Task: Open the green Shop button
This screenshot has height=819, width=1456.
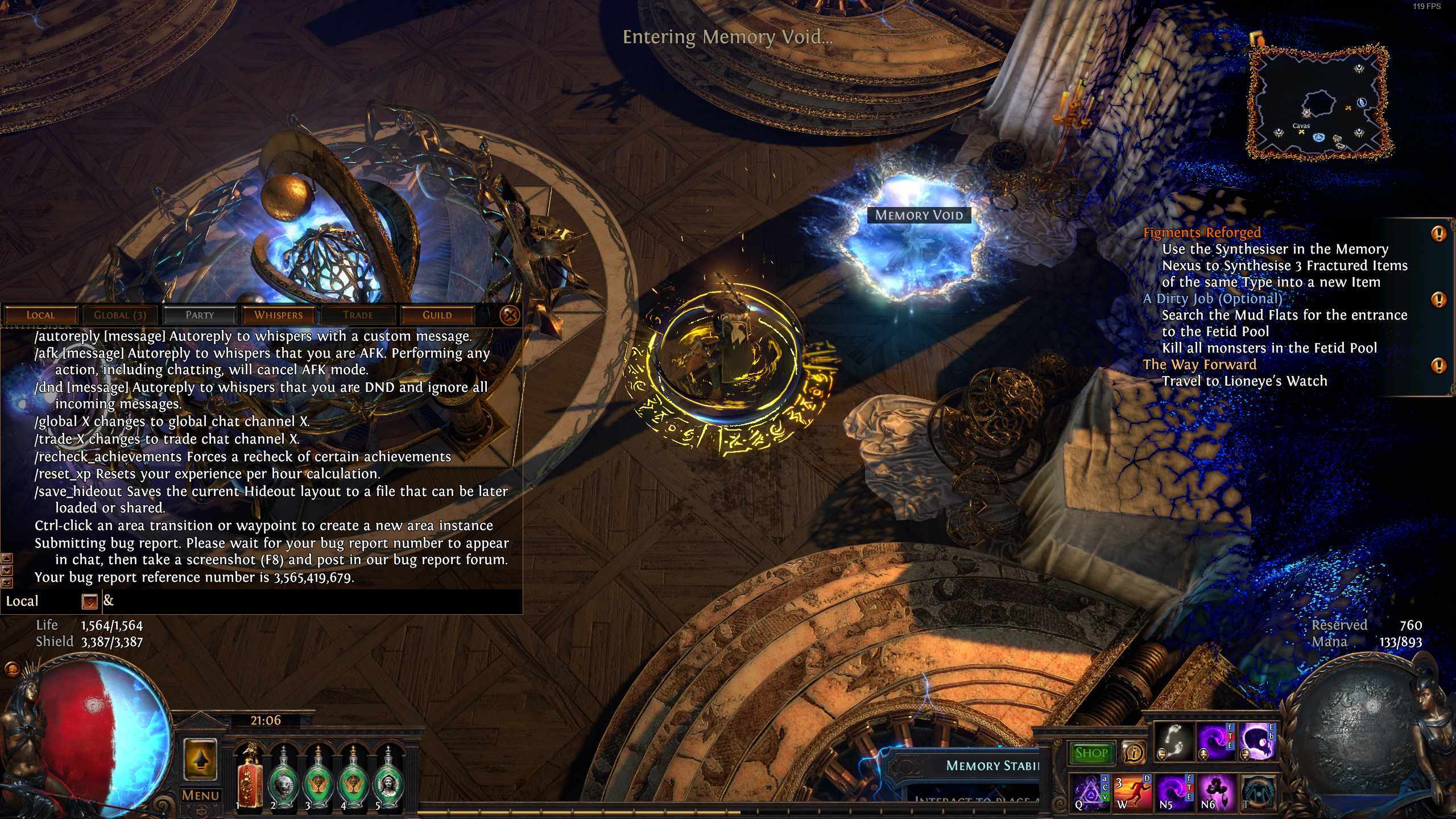Action: point(1091,753)
